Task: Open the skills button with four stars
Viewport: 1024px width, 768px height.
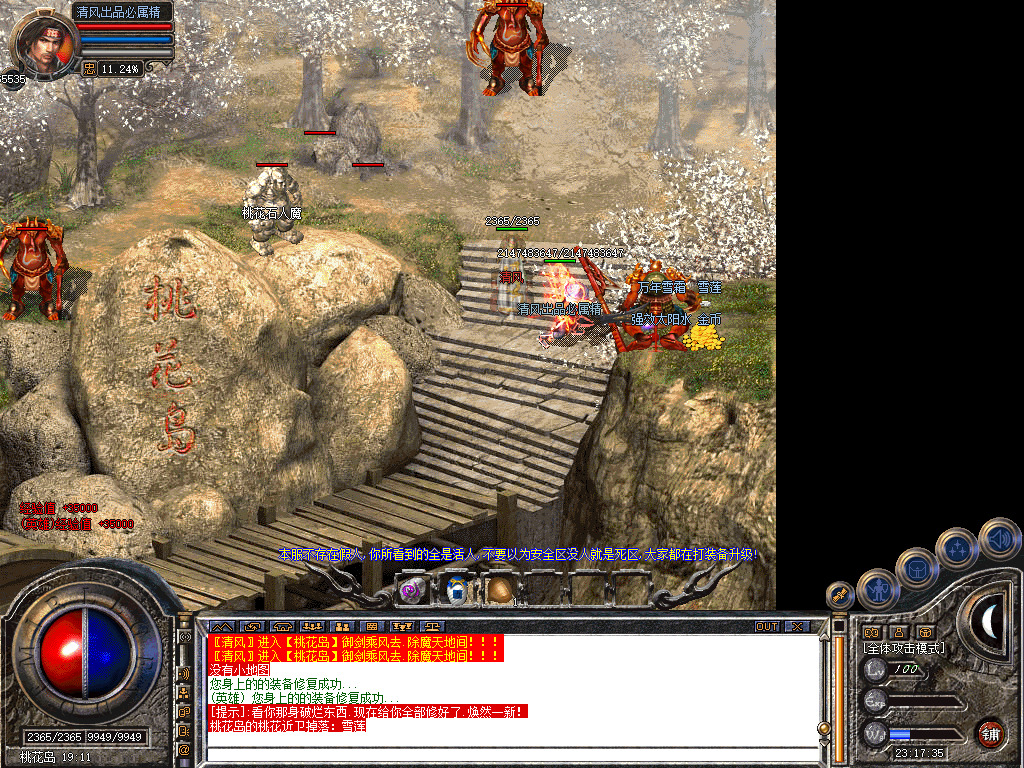Action: tap(958, 548)
